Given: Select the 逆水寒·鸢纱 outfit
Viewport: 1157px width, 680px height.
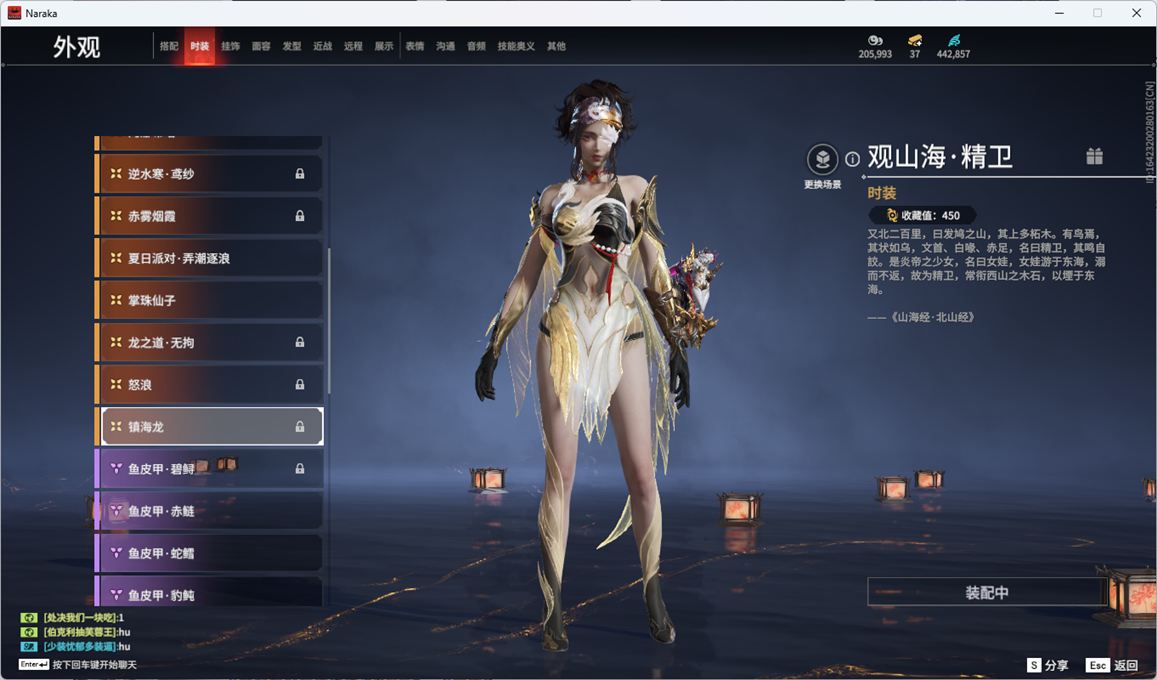Looking at the screenshot, I should [210, 174].
